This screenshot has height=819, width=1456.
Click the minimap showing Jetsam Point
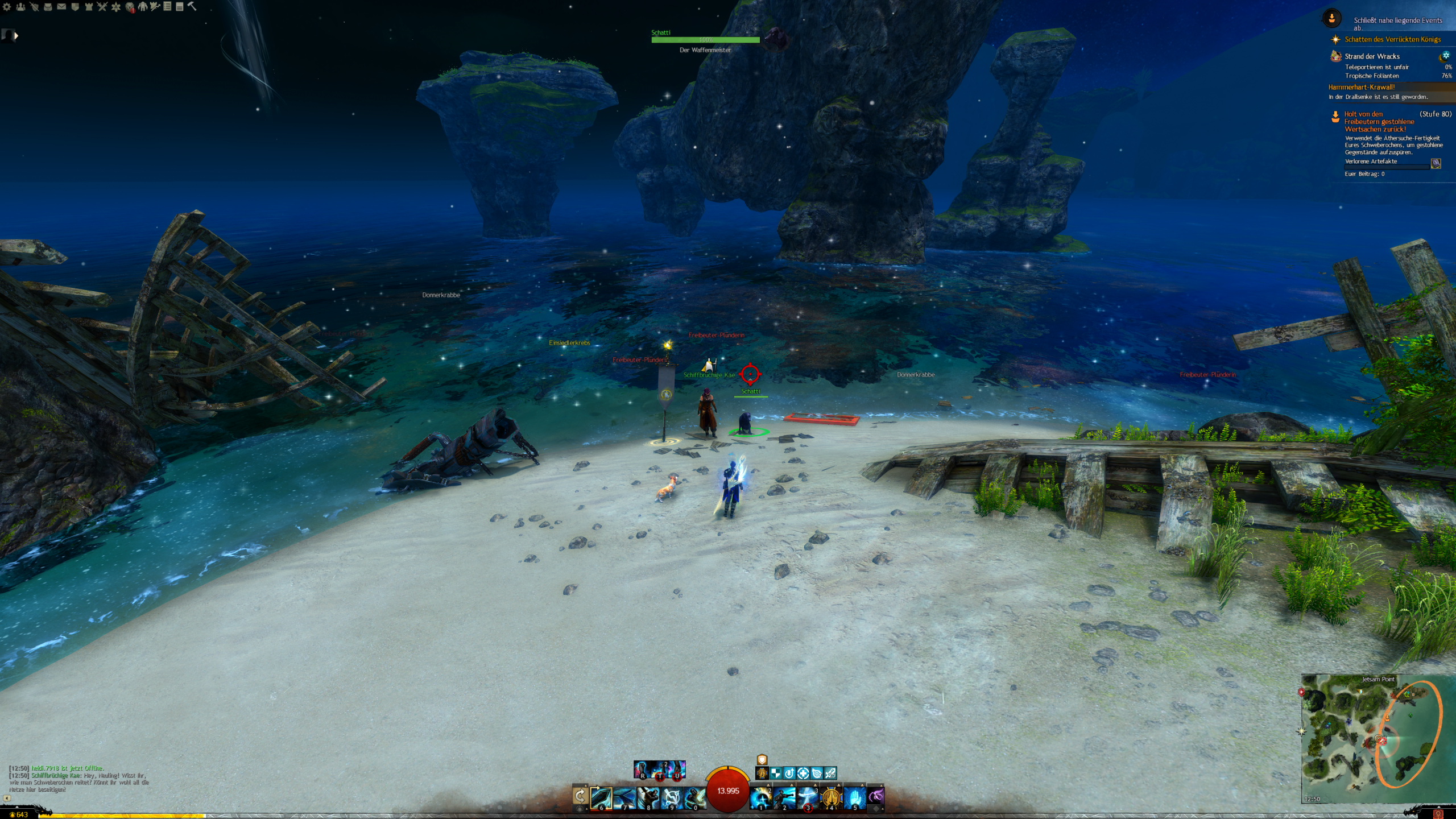pyautogui.click(x=1372, y=738)
